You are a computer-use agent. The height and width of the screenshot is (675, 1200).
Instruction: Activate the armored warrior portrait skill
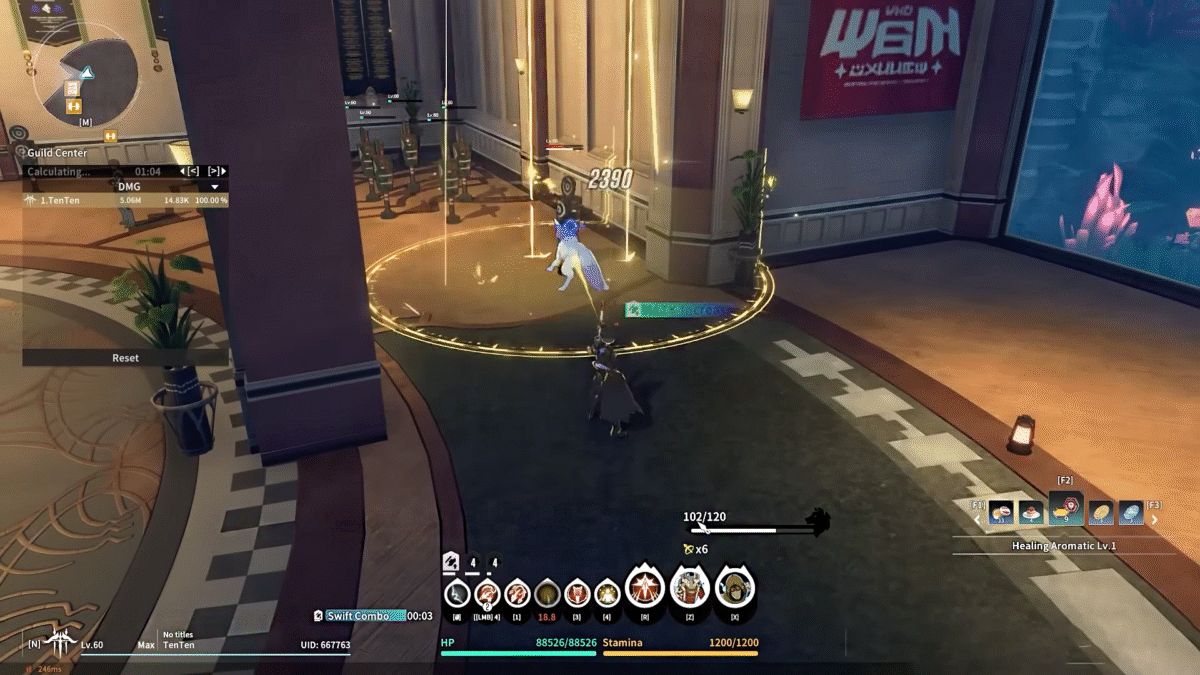coord(689,589)
